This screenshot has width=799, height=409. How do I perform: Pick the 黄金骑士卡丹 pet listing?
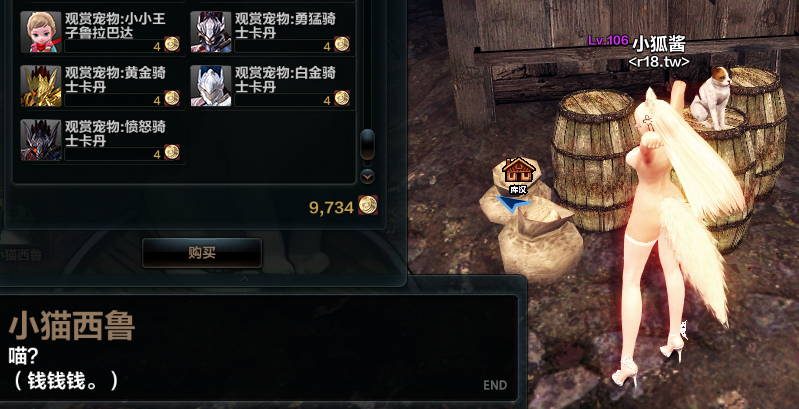[100, 85]
